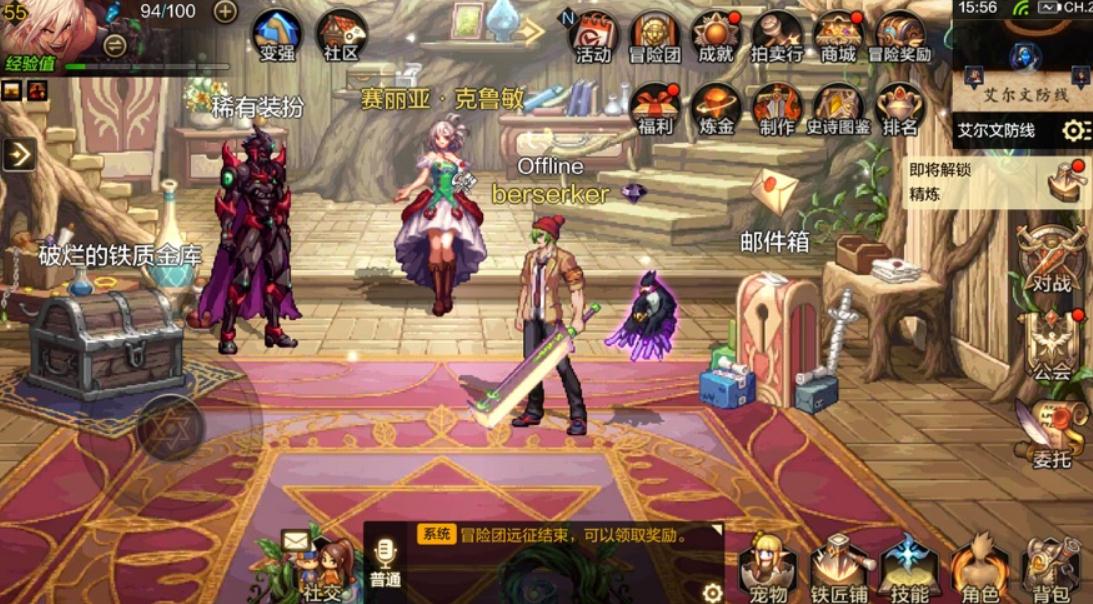Image resolution: width=1093 pixels, height=604 pixels.
Task: Open the 变强 power-up menu
Action: tap(277, 36)
